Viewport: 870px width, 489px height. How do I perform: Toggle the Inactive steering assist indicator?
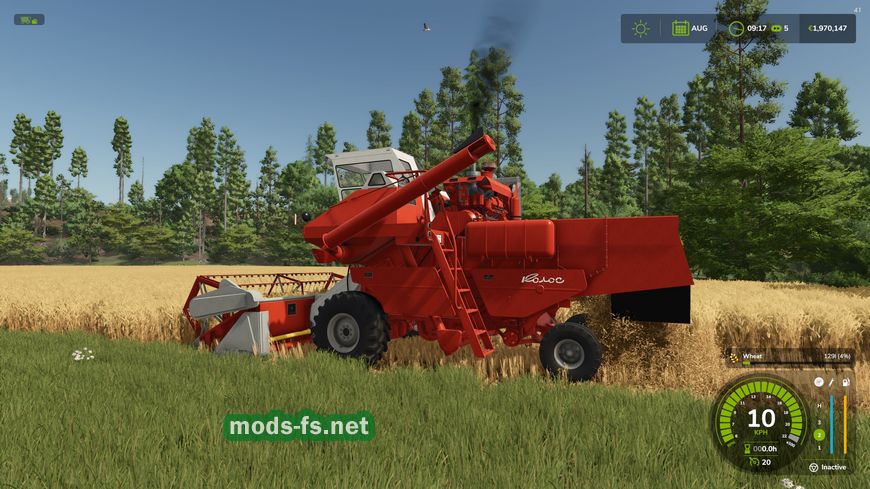coord(829,467)
